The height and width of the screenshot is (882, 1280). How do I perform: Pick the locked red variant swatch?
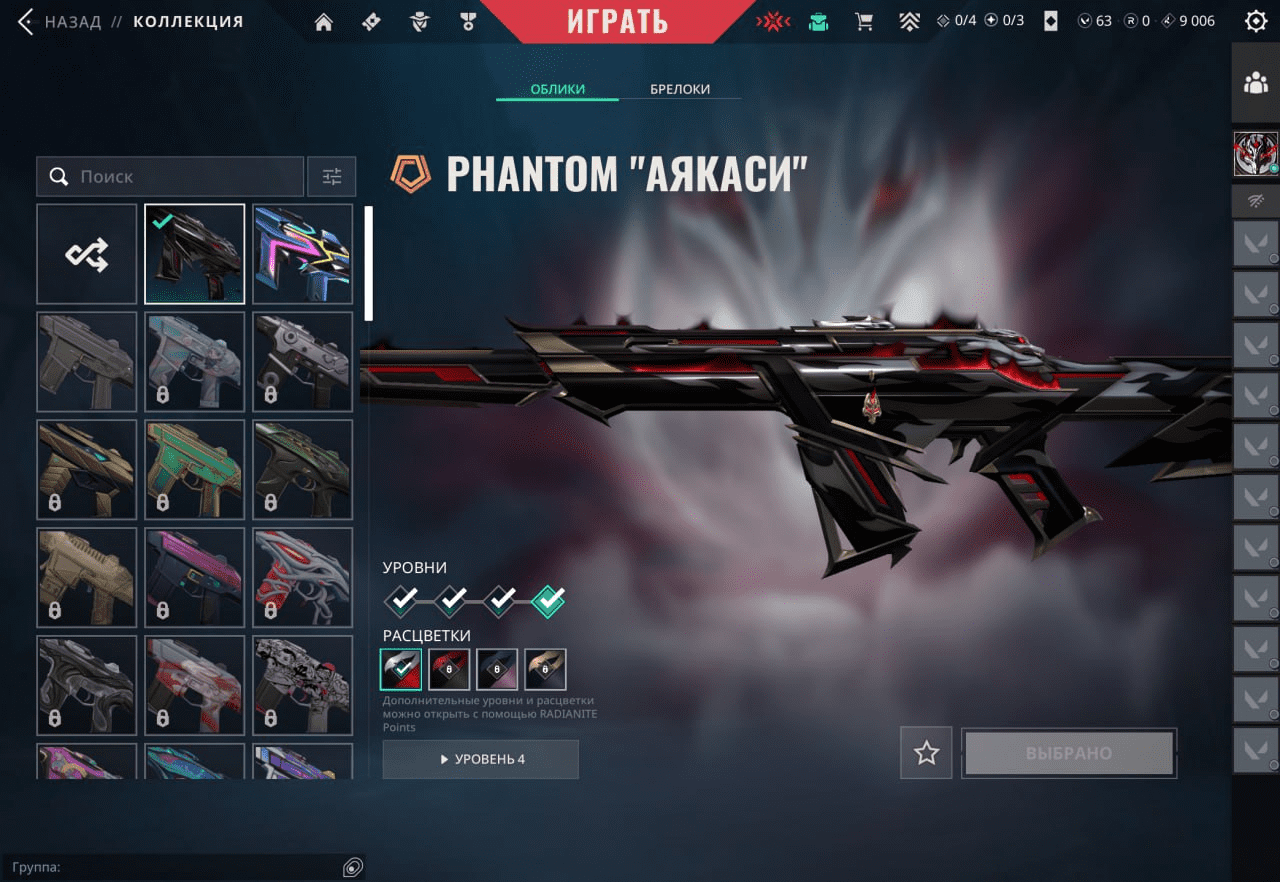tap(449, 669)
